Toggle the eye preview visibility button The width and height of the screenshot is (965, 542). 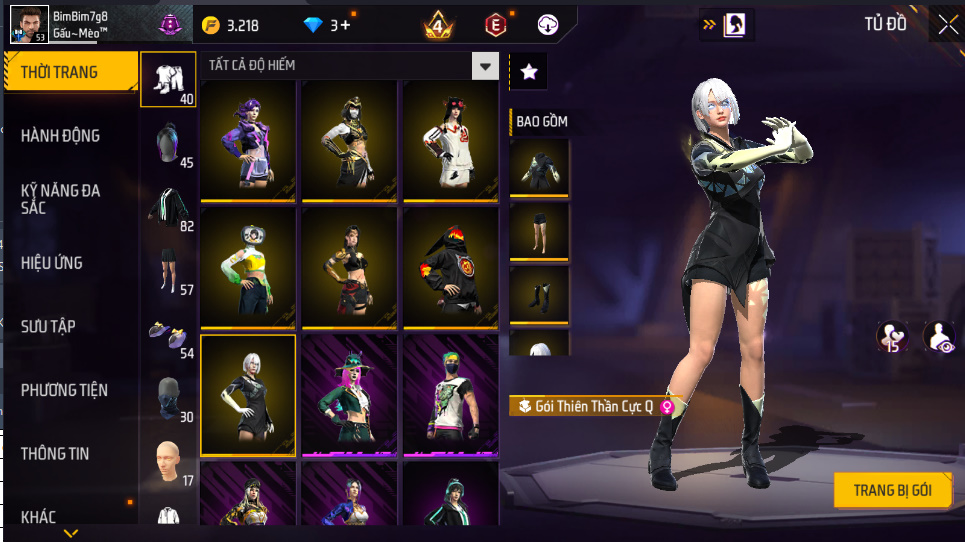939,337
